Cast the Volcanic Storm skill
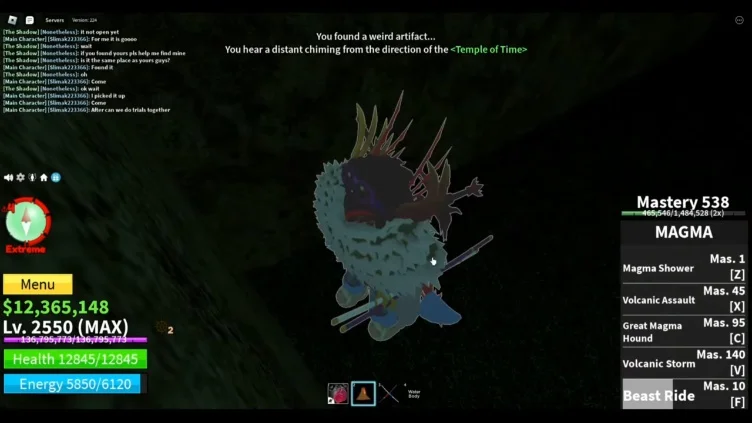This screenshot has height=423, width=752. coord(684,363)
